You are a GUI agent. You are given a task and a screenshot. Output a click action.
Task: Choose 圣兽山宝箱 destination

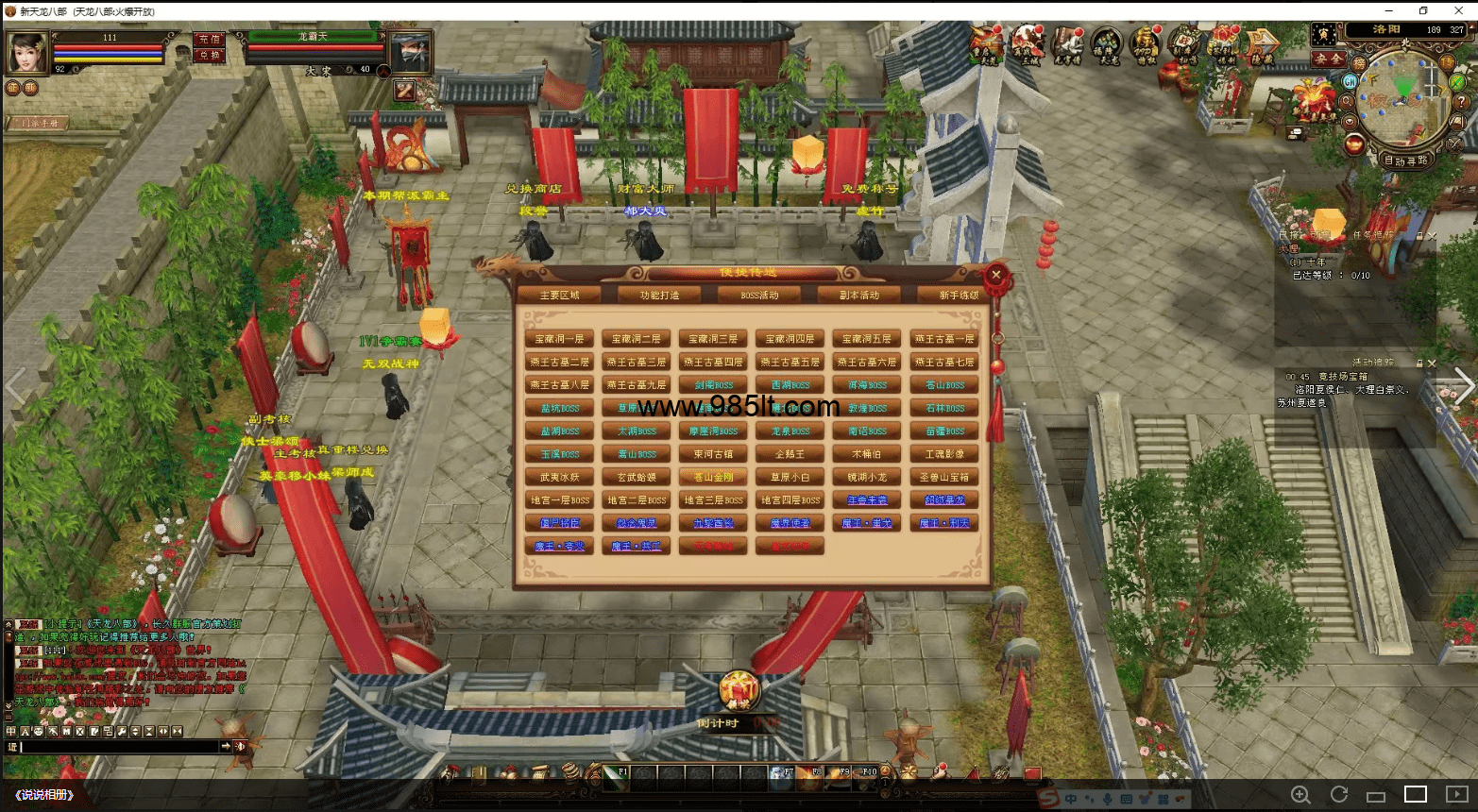944,478
